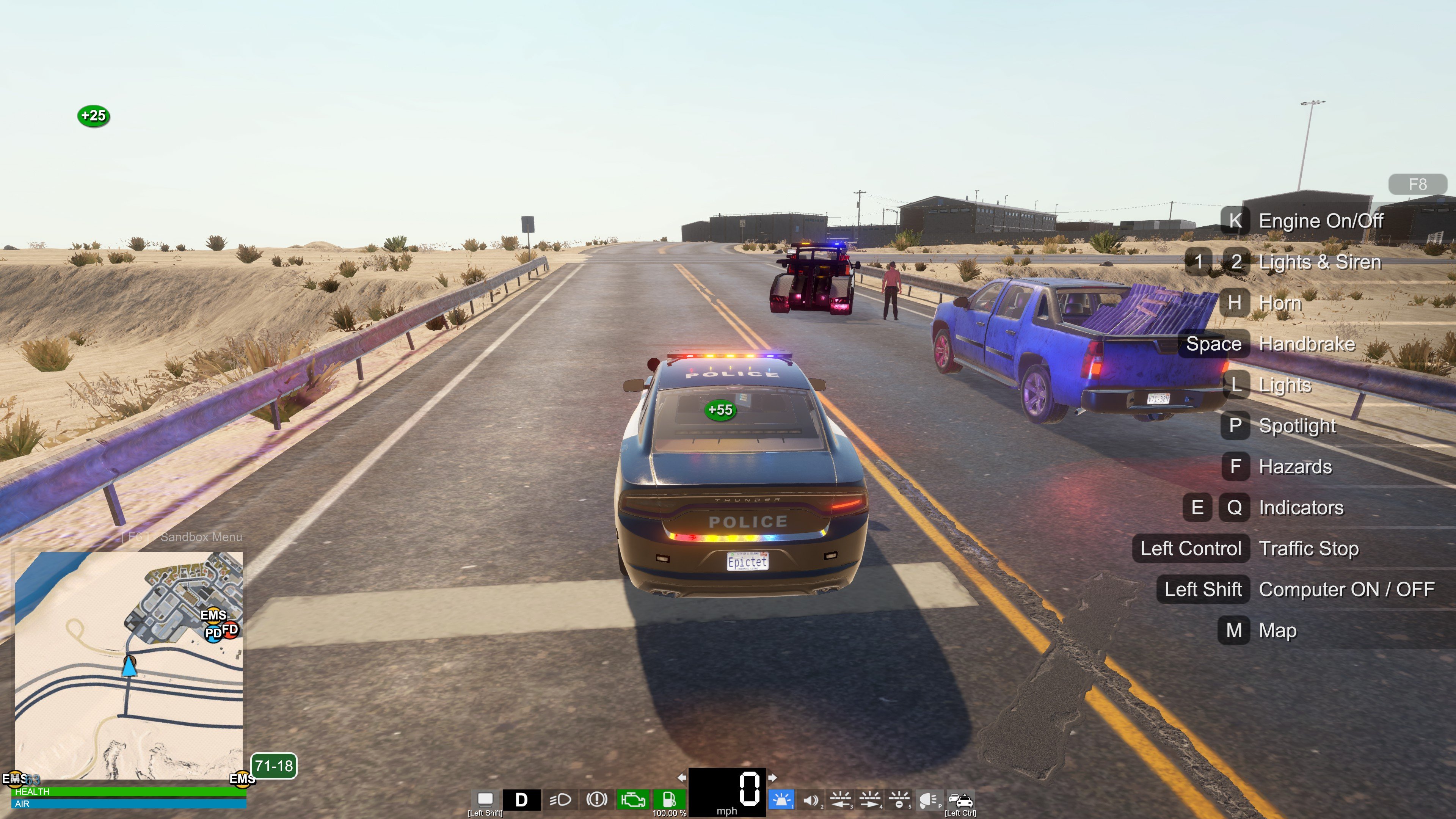Select the PD marker on the minimap

click(213, 634)
